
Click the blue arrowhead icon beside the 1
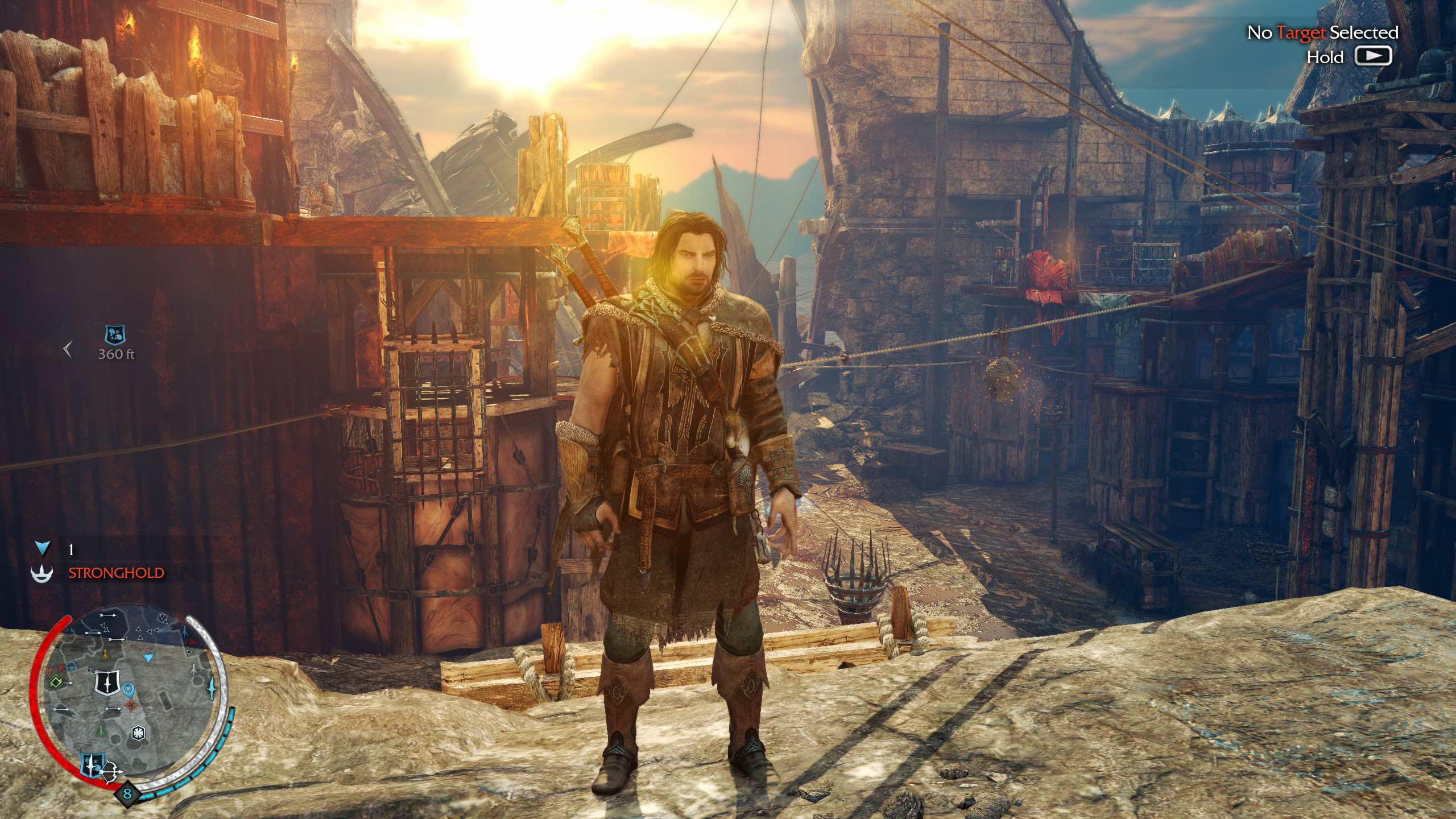tap(43, 548)
